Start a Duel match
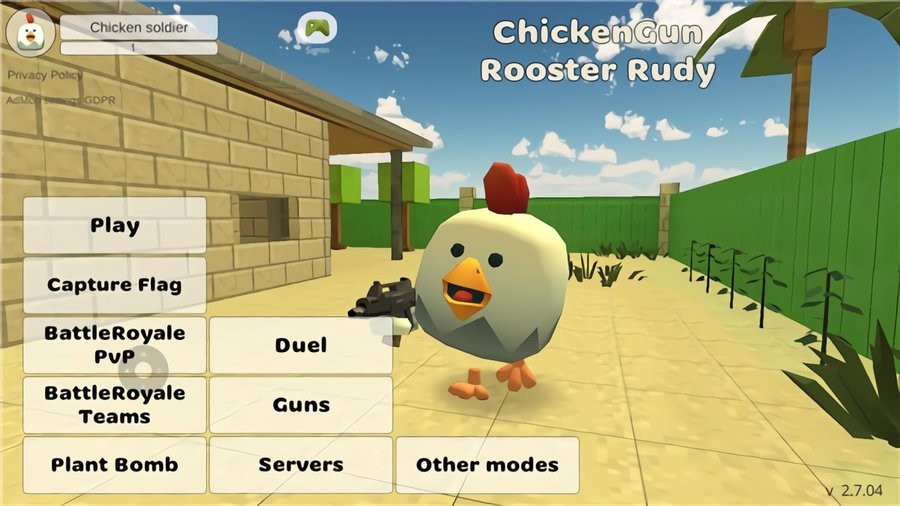The width and height of the screenshot is (900, 506). [x=301, y=345]
